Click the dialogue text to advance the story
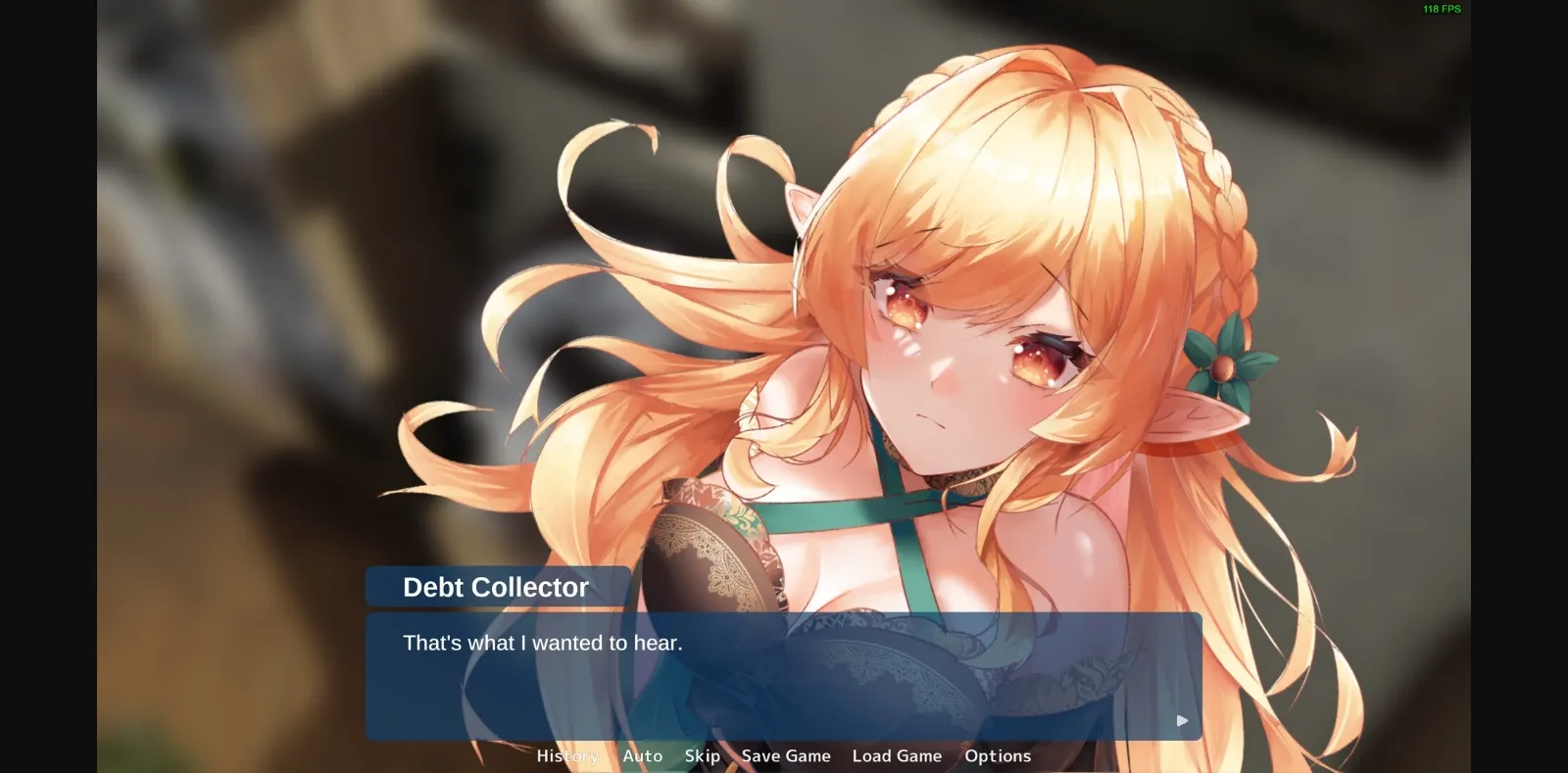 542,644
